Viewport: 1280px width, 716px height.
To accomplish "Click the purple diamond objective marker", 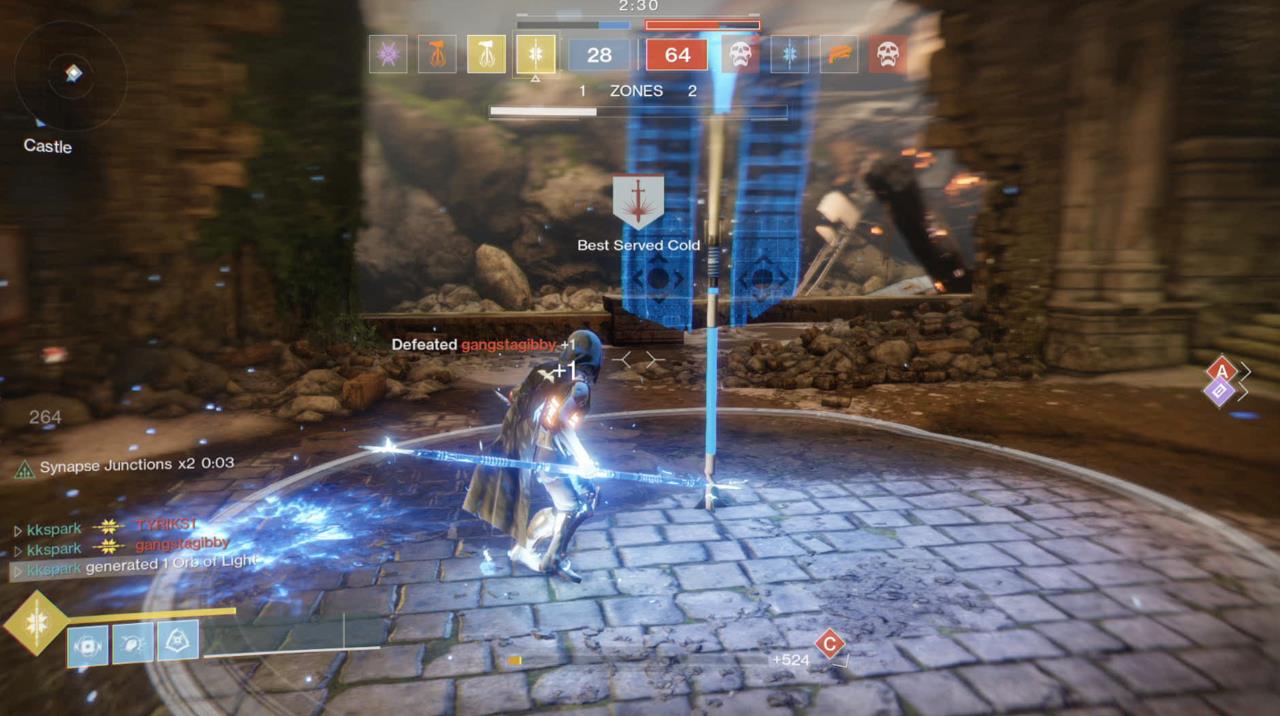I will click(x=1218, y=392).
